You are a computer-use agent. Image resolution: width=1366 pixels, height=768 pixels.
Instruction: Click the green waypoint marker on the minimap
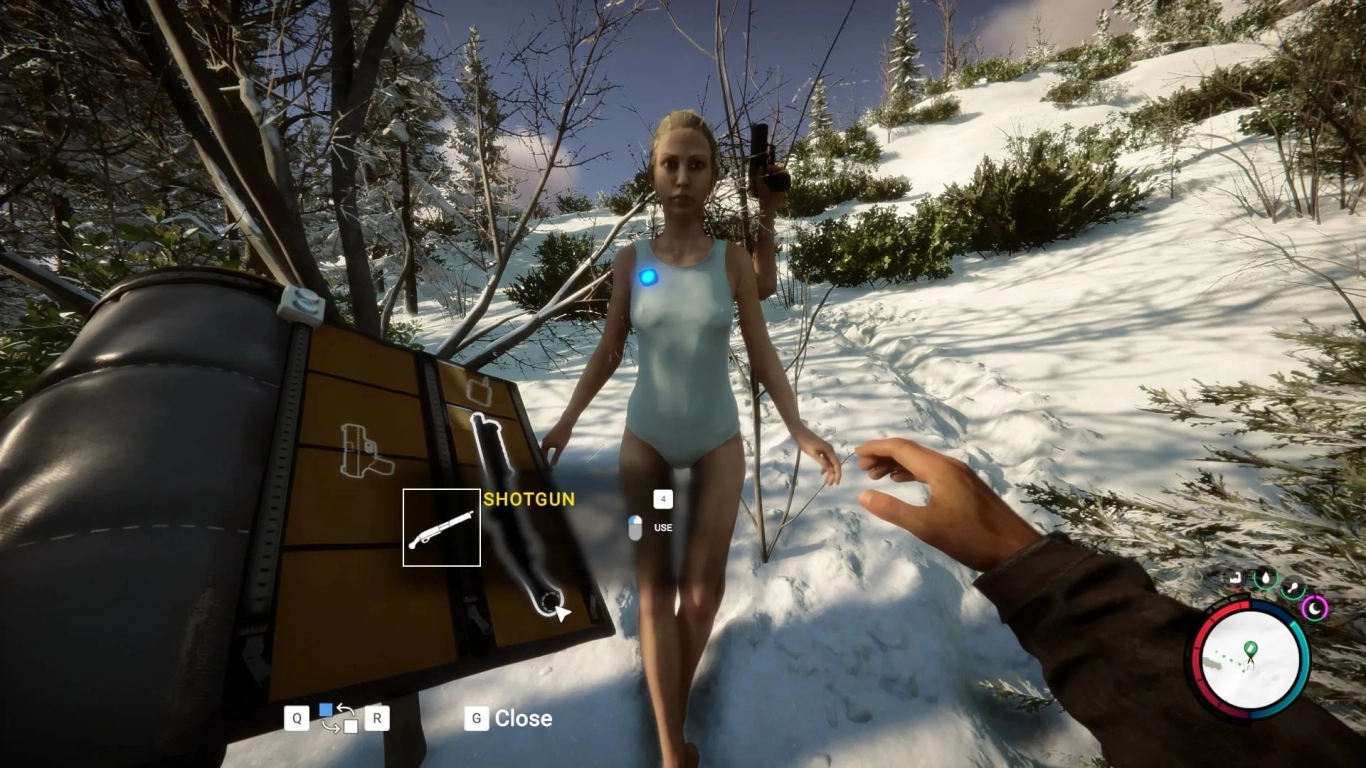1248,649
